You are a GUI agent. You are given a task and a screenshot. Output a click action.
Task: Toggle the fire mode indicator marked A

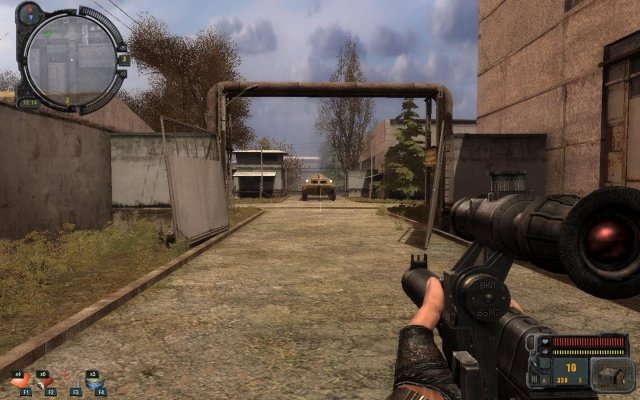point(542,381)
